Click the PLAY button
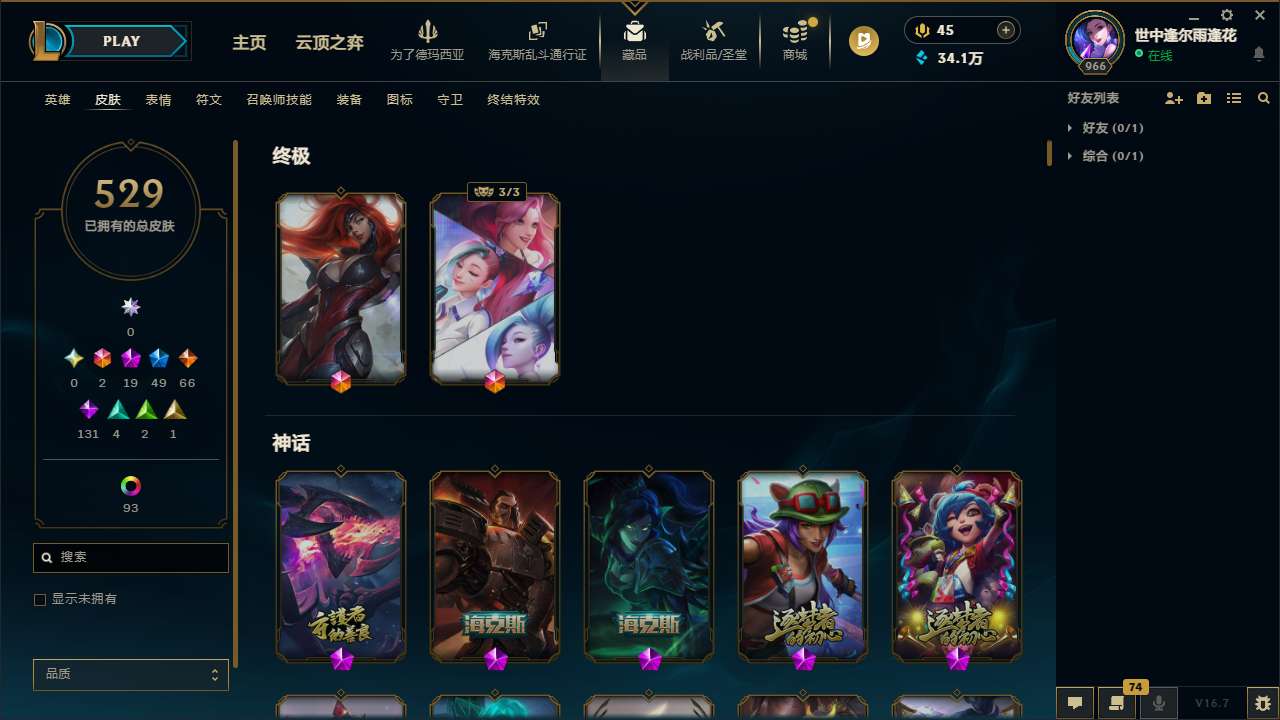 tap(120, 41)
